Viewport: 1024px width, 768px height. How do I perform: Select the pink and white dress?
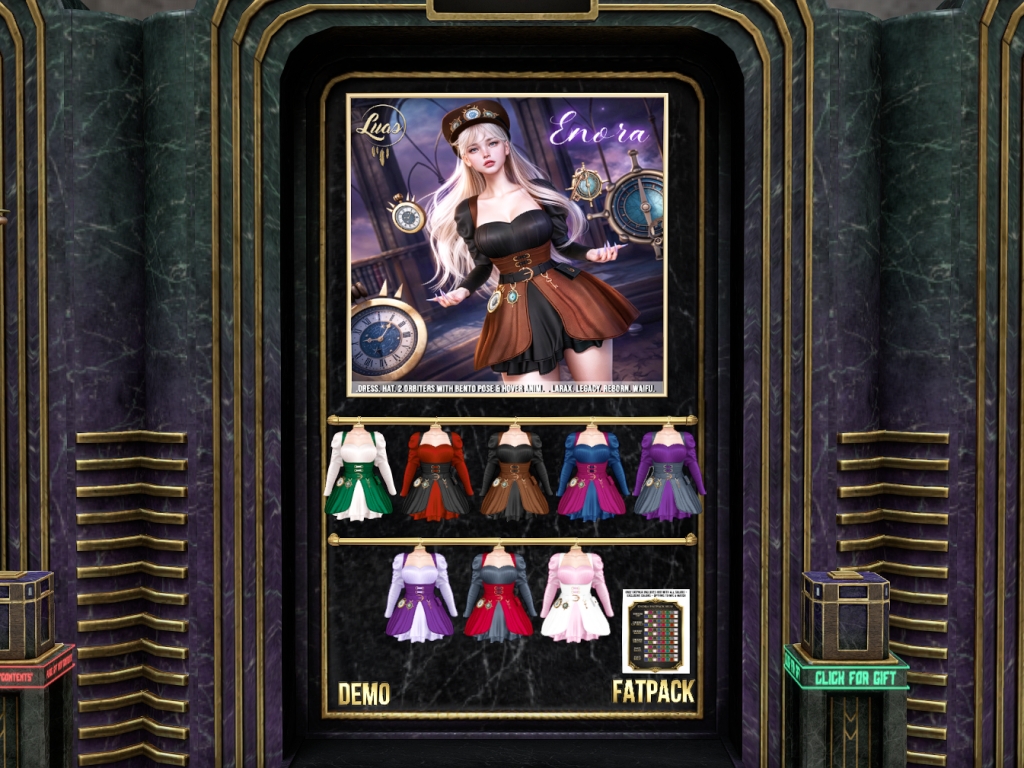point(576,595)
